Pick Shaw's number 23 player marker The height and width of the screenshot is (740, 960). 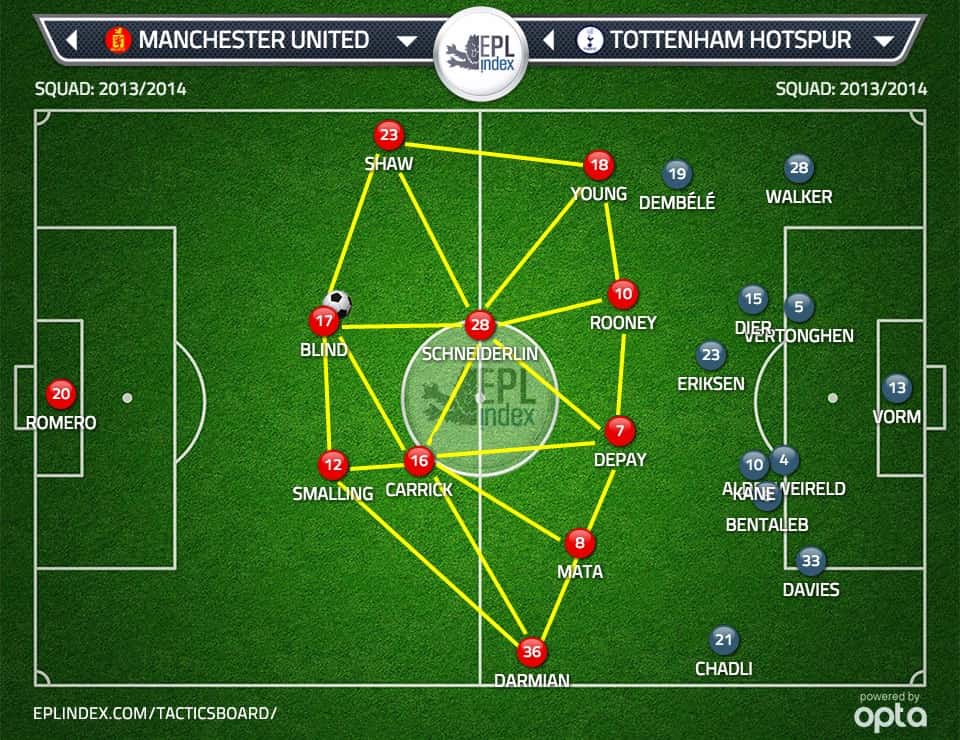(x=388, y=135)
